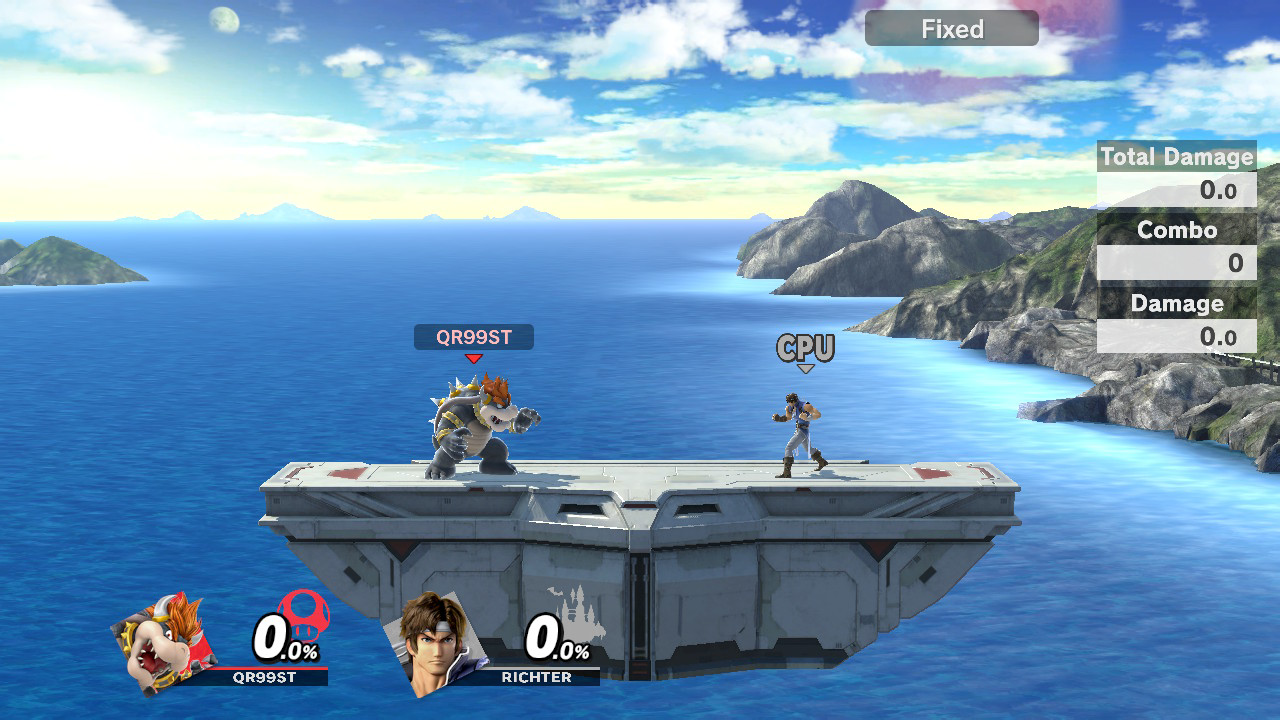Click the QR99ST player name tag above Bowser
The height and width of the screenshot is (720, 1280).
click(x=474, y=337)
